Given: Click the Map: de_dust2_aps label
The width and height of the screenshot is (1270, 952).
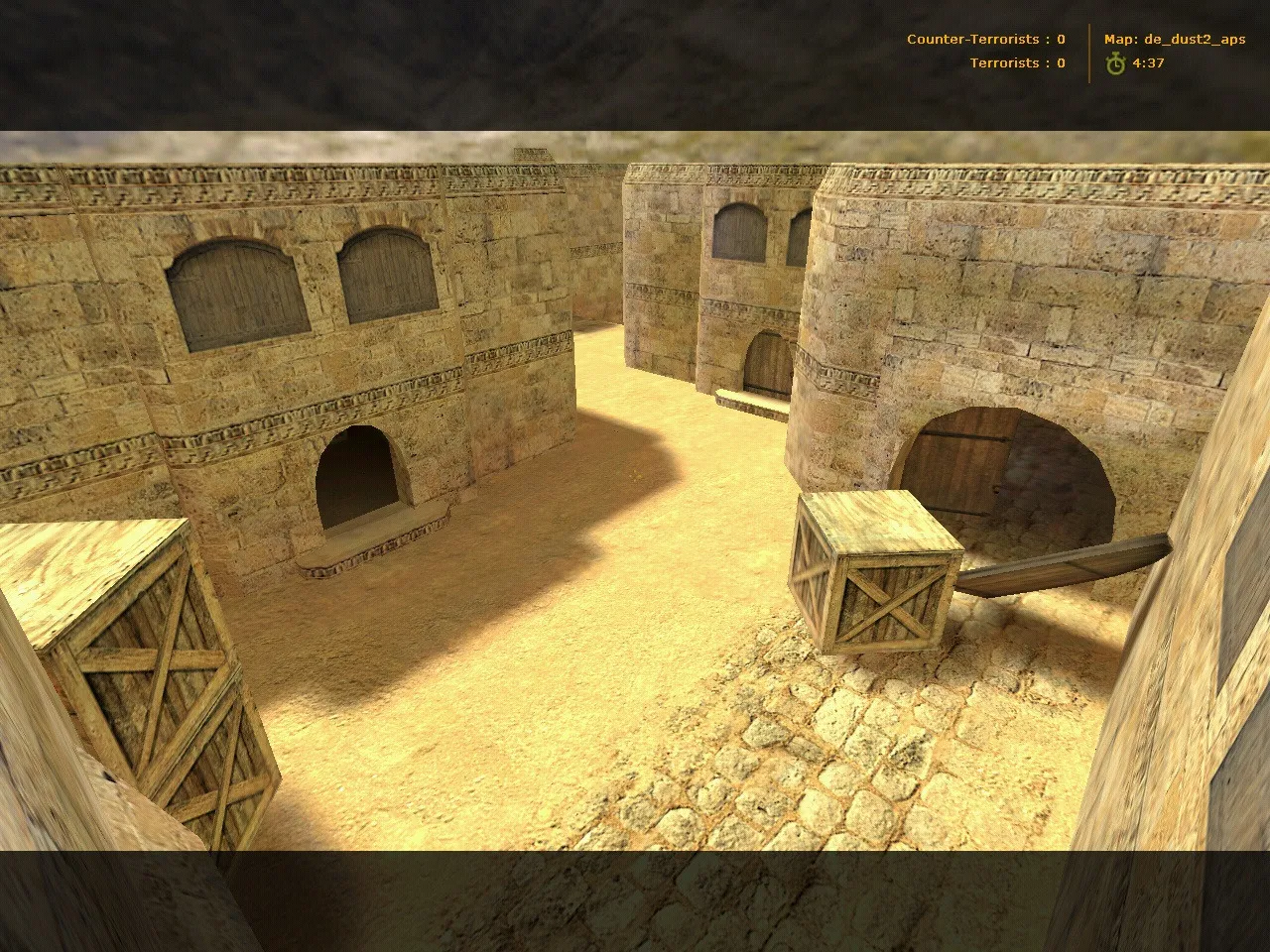Looking at the screenshot, I should 1176,39.
